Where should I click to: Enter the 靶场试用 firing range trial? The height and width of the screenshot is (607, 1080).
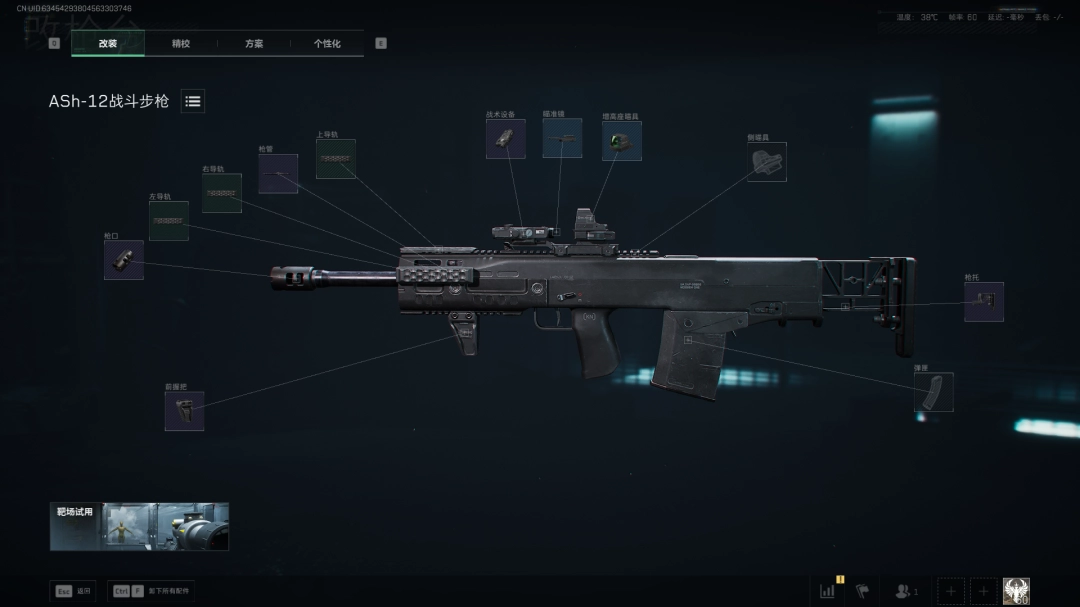pos(139,526)
